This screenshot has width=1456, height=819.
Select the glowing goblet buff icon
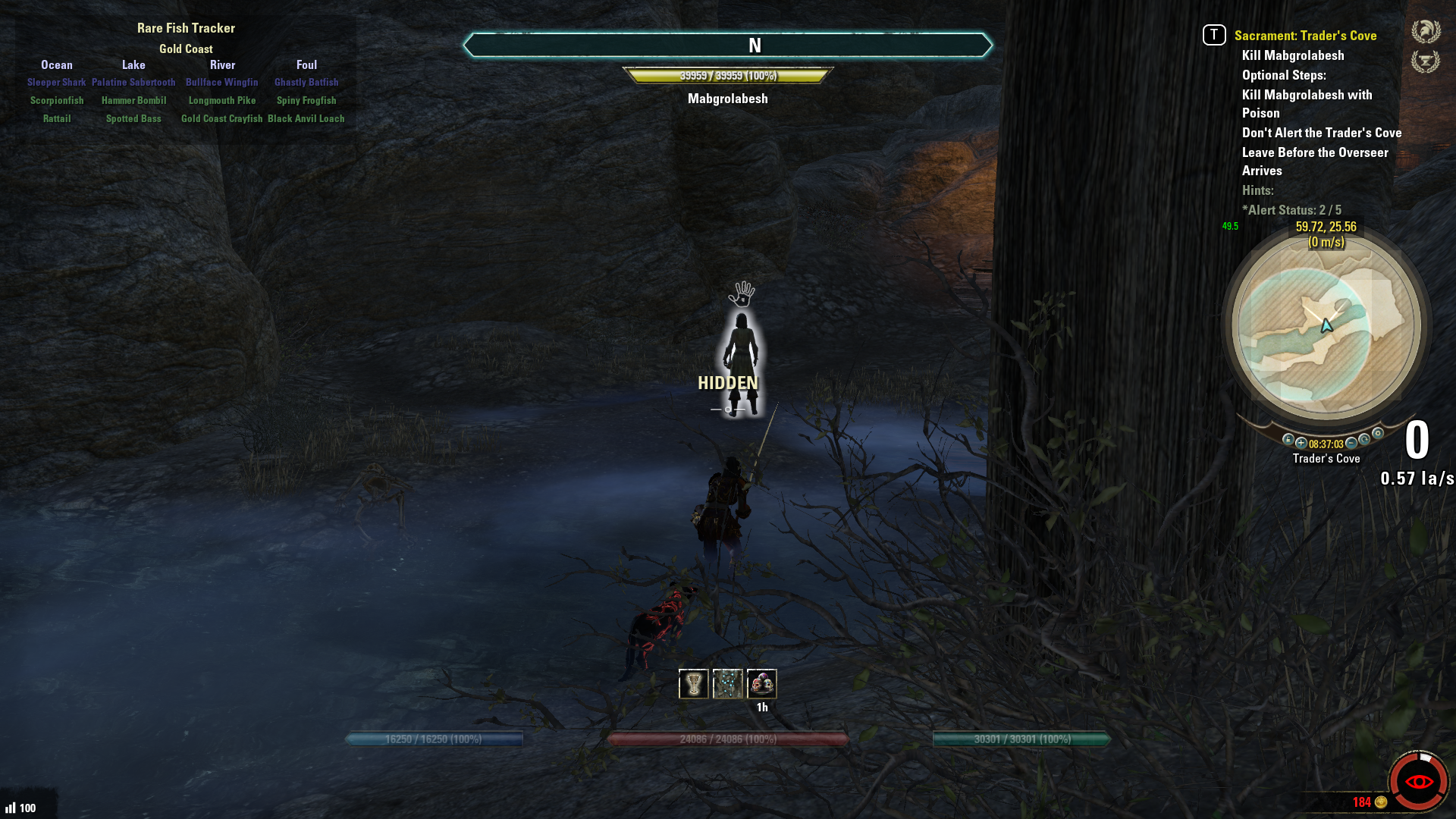[x=693, y=684]
